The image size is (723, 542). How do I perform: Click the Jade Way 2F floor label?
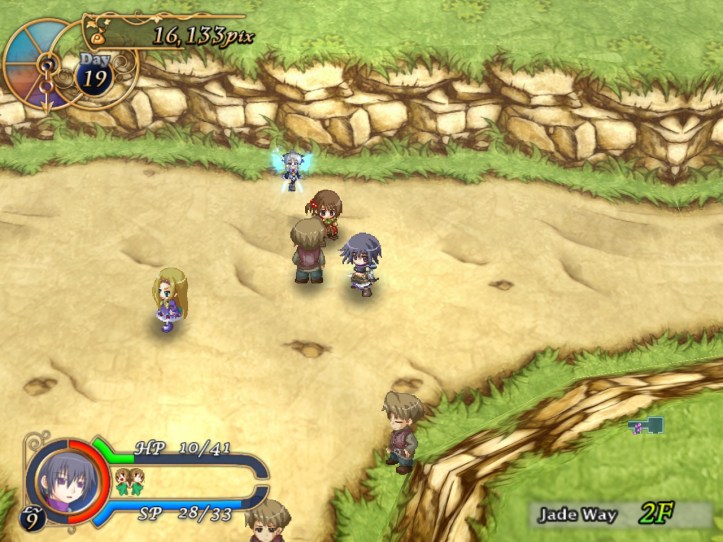pyautogui.click(x=607, y=514)
